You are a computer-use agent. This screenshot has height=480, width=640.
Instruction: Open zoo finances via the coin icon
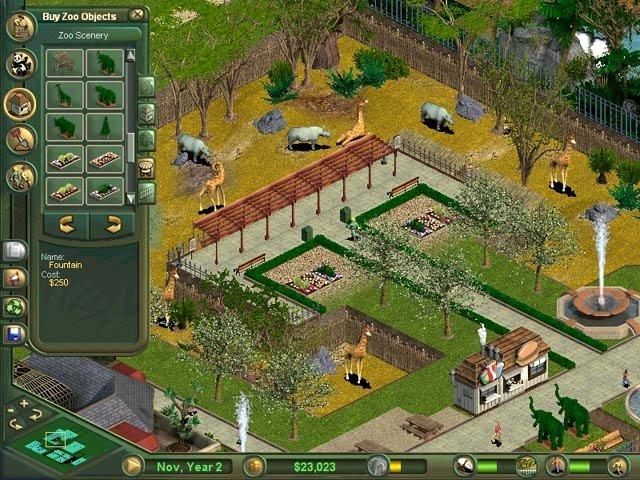pos(254,465)
